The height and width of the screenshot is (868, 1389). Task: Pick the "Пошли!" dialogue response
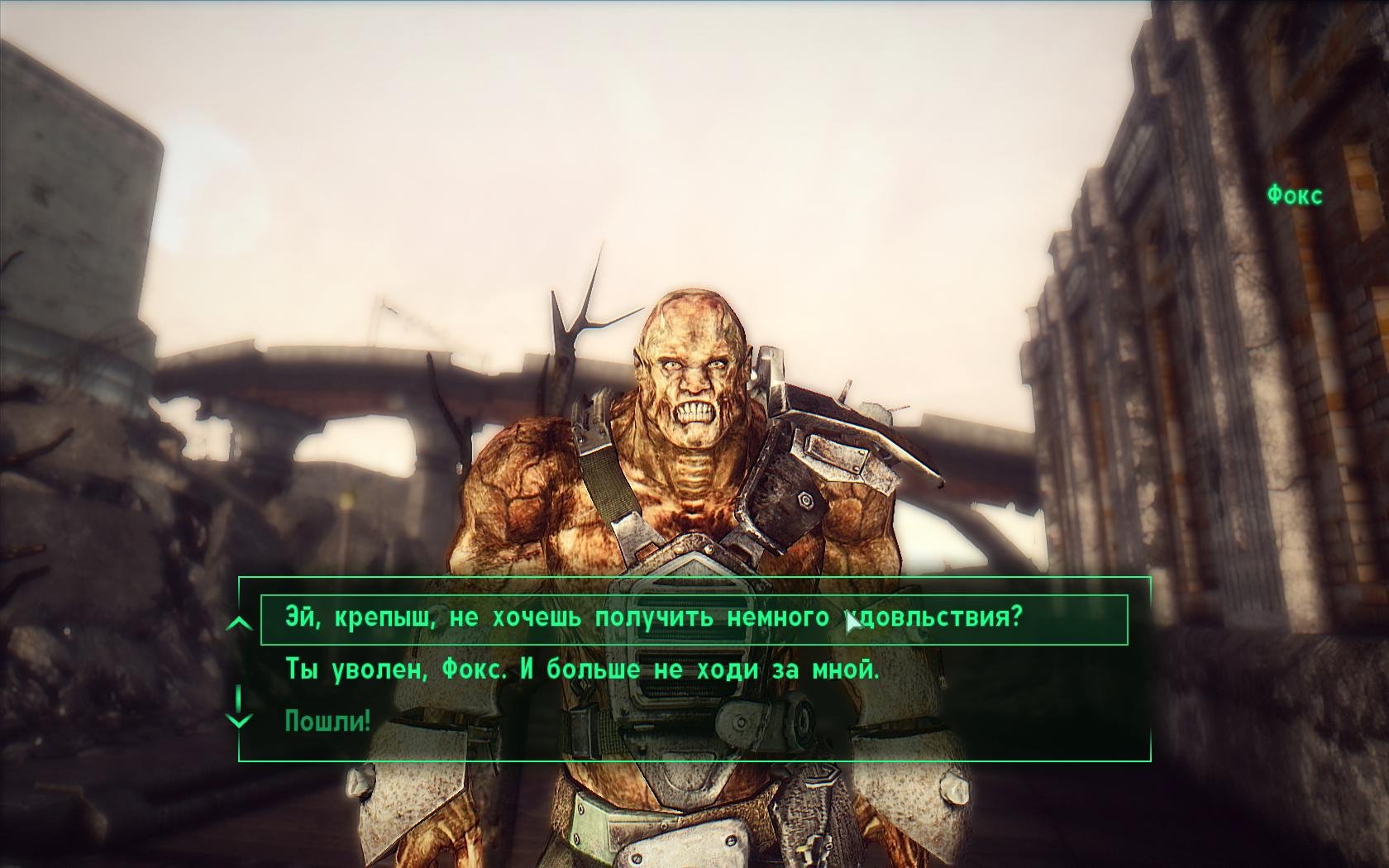coord(327,721)
